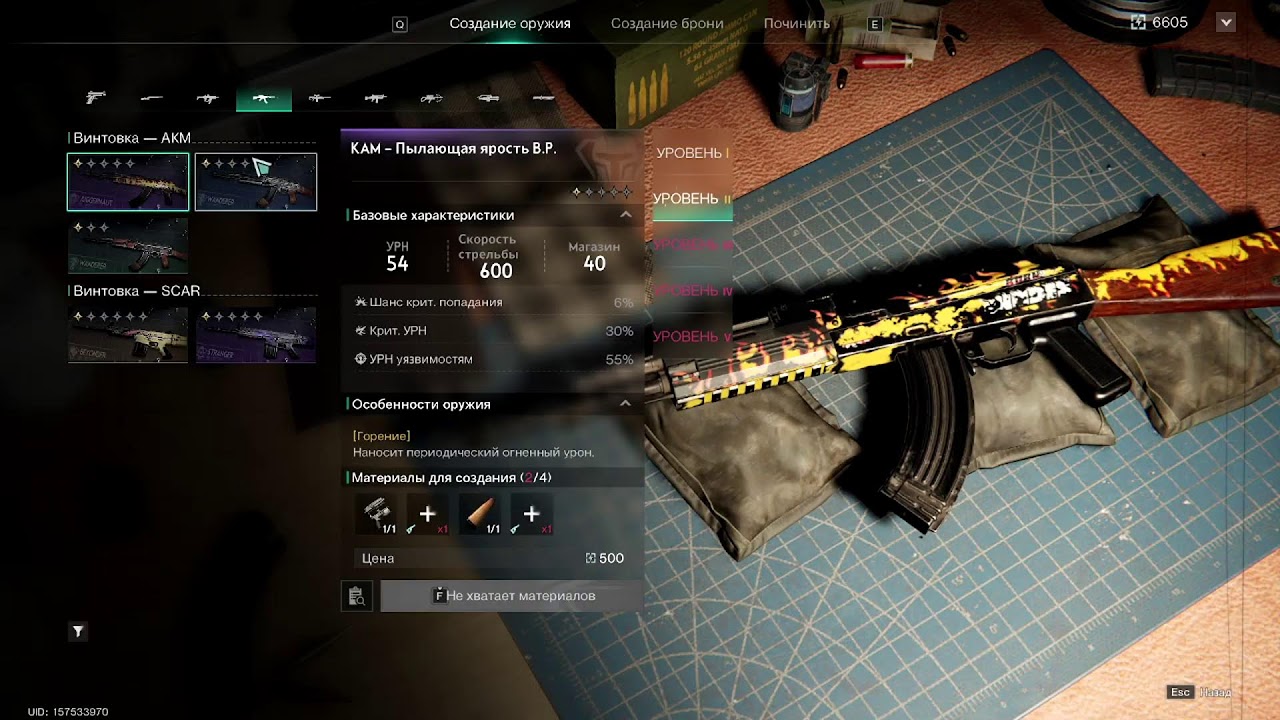The image size is (1280, 720).
Task: Switch to УРОВЕНЬ I
Action: [691, 153]
